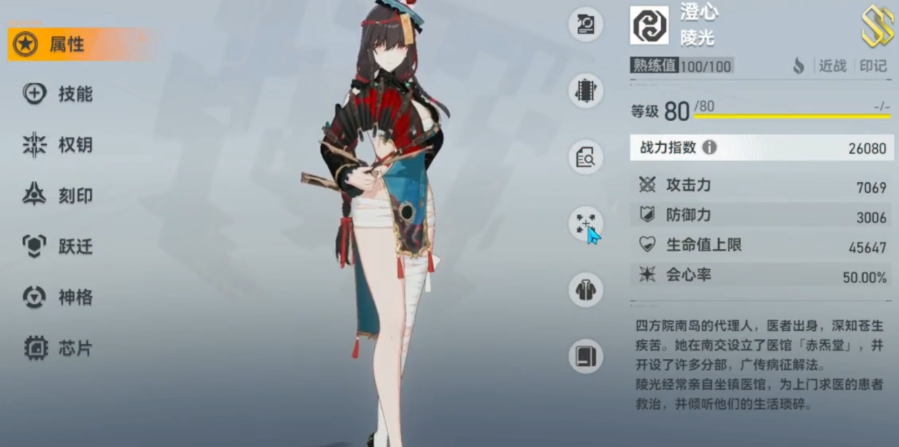Switch to the 权钥 tab
This screenshot has height=447, width=899.
60,145
